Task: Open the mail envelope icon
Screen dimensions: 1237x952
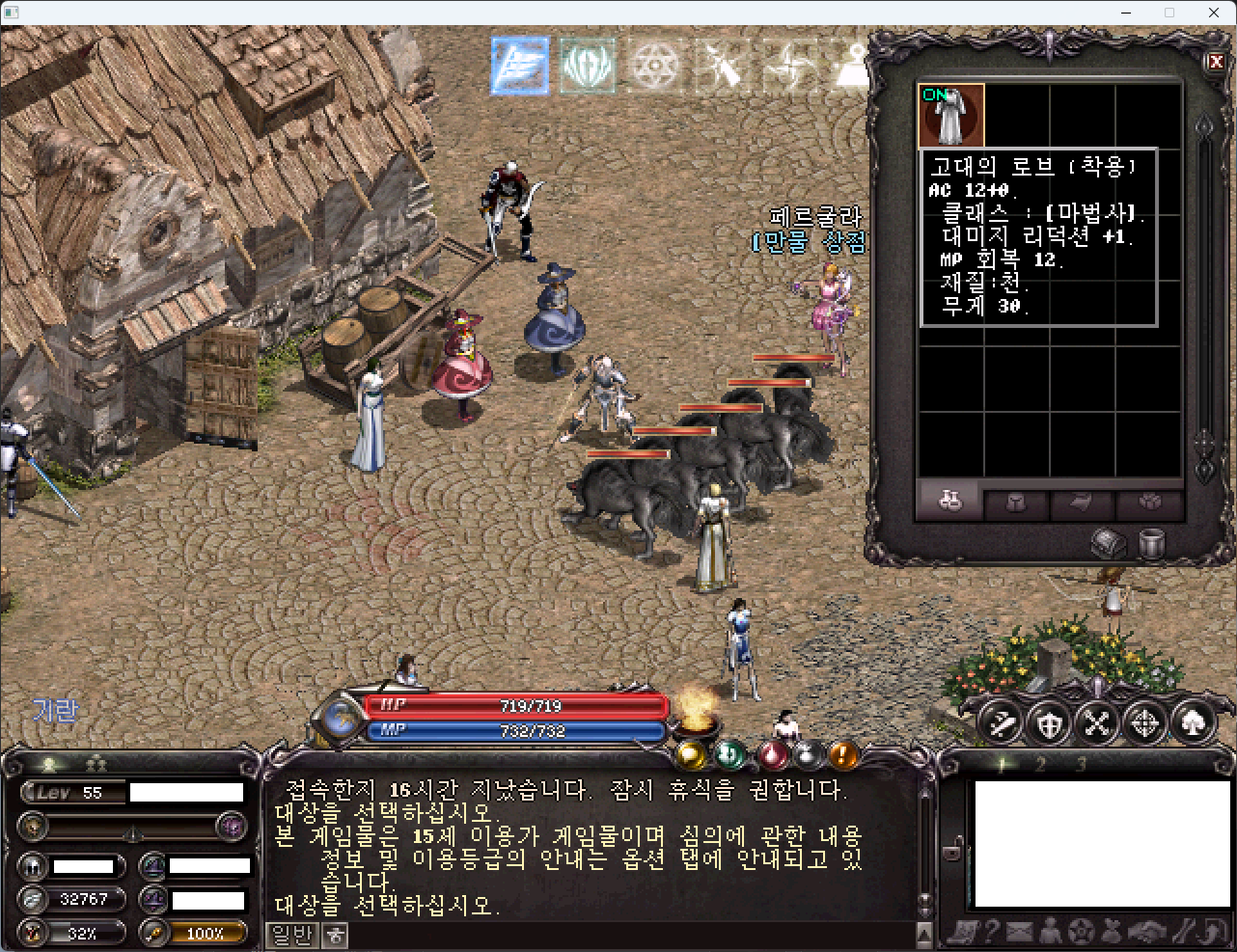Action: [1019, 932]
